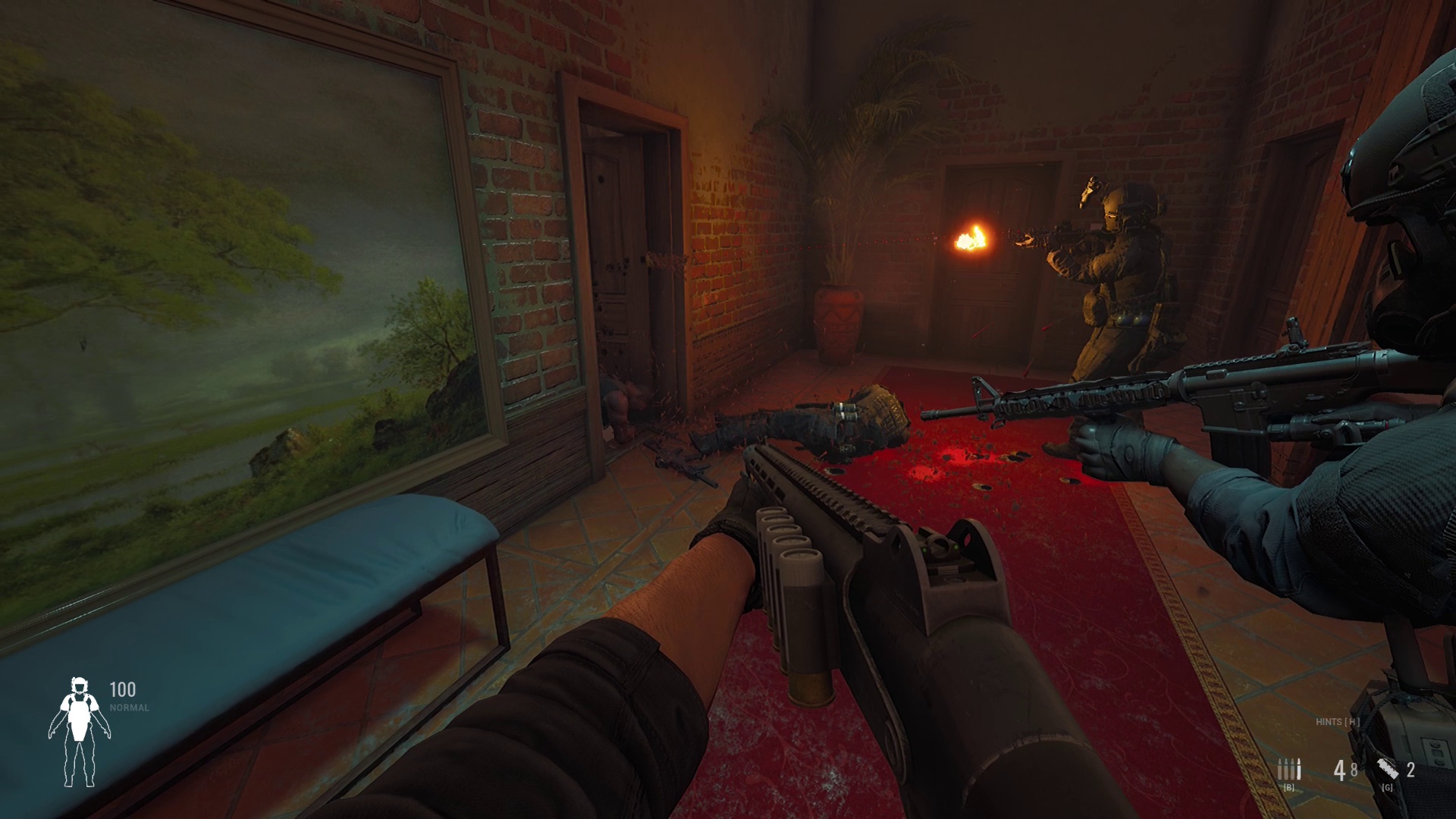Click the tactical device item icon

pos(1389,769)
